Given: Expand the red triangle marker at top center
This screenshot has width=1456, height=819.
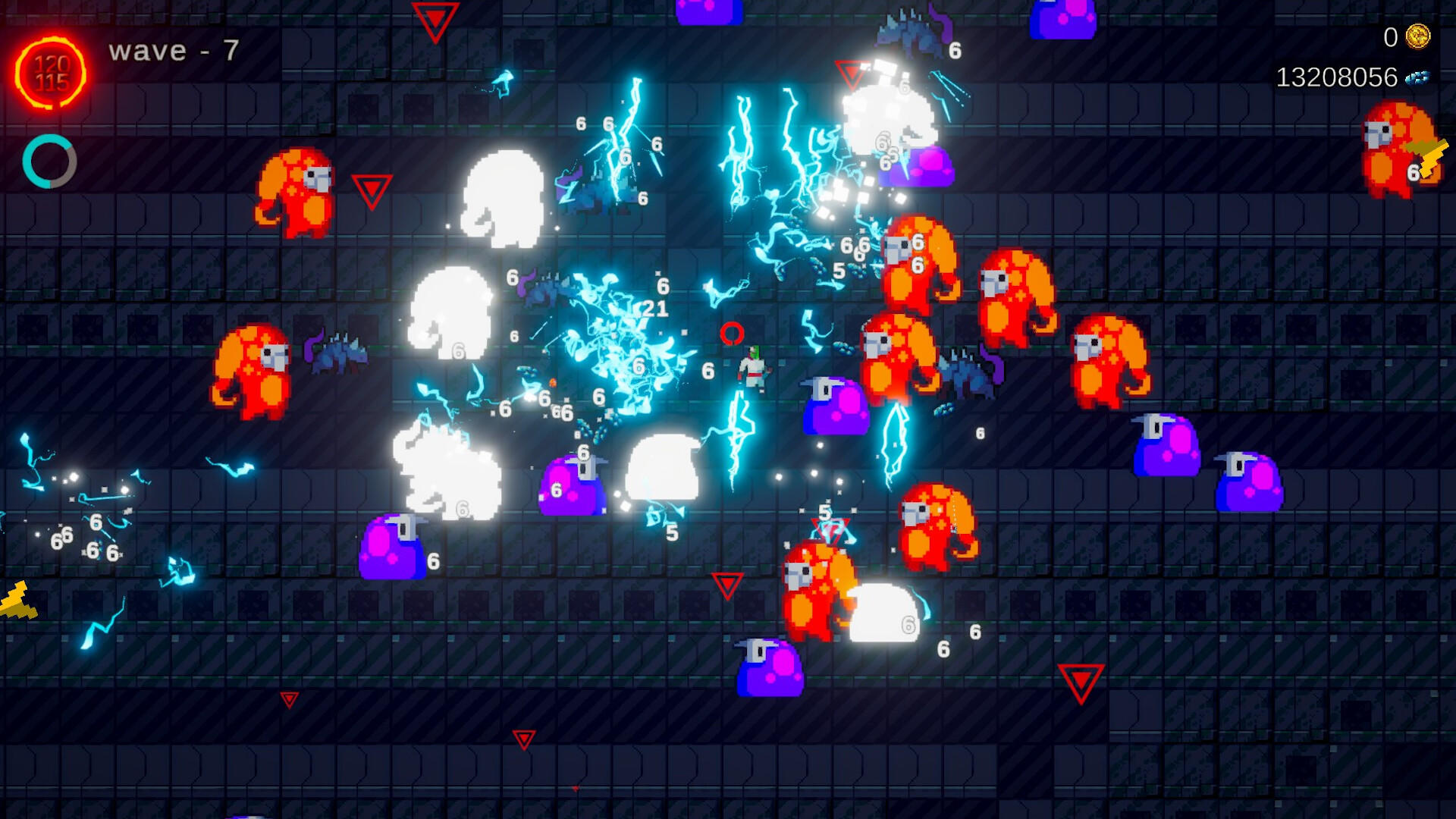Looking at the screenshot, I should click(435, 21).
